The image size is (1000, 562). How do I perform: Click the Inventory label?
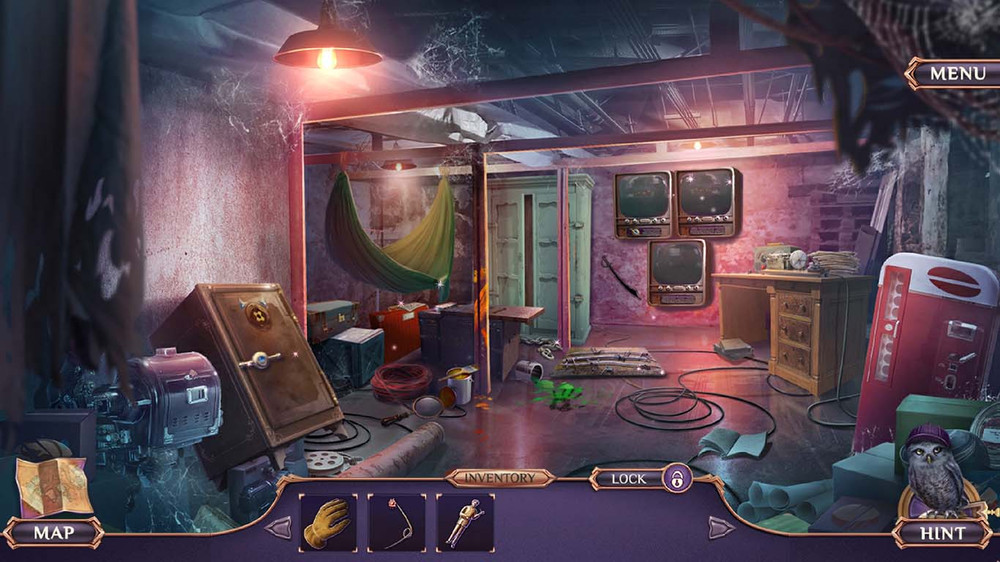point(500,478)
